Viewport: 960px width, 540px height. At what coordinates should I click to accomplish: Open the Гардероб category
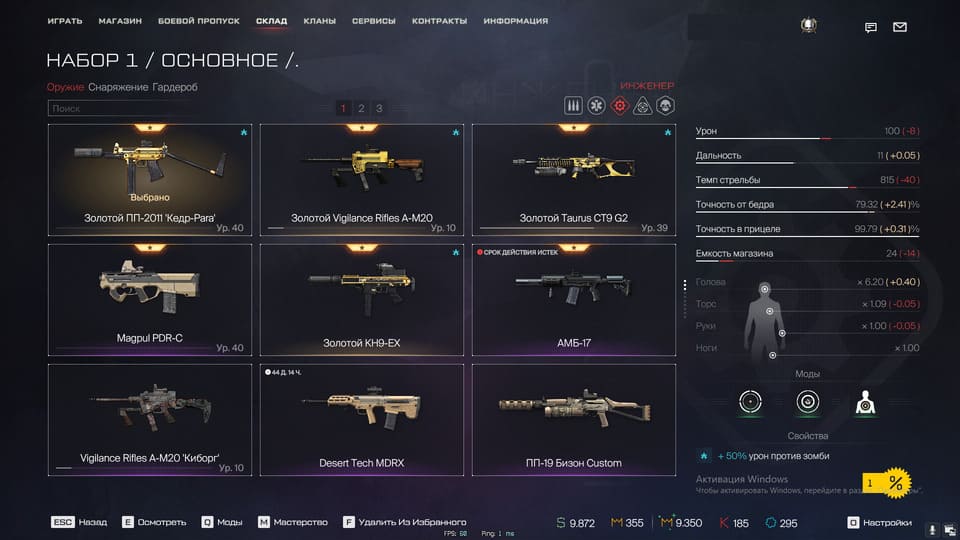tap(175, 87)
